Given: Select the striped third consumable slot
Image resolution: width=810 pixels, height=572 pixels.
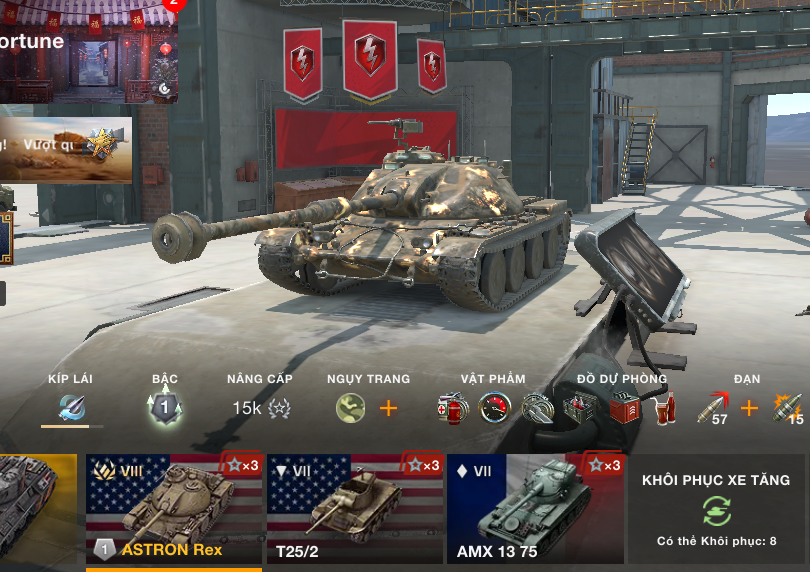Looking at the screenshot, I should (x=537, y=408).
